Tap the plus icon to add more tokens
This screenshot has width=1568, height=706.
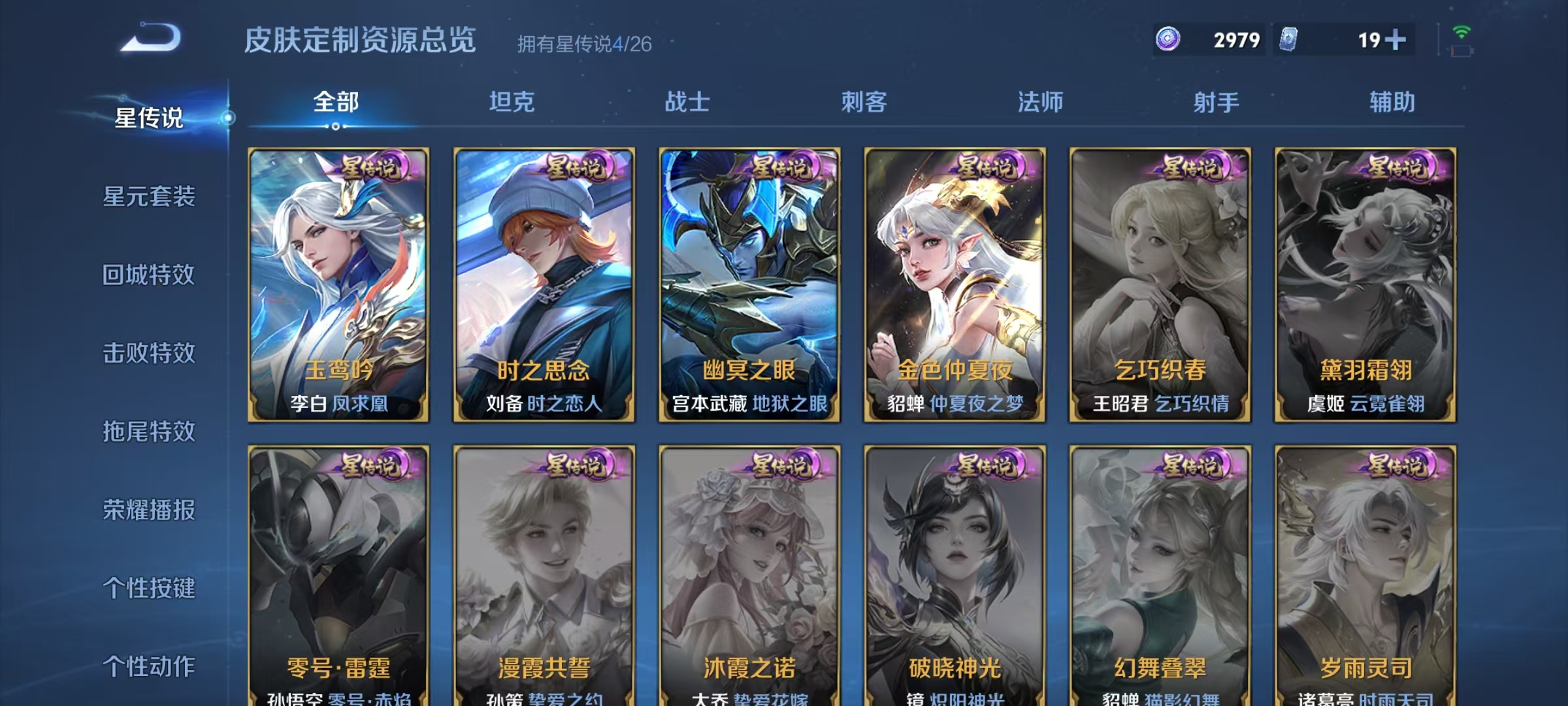click(1396, 39)
